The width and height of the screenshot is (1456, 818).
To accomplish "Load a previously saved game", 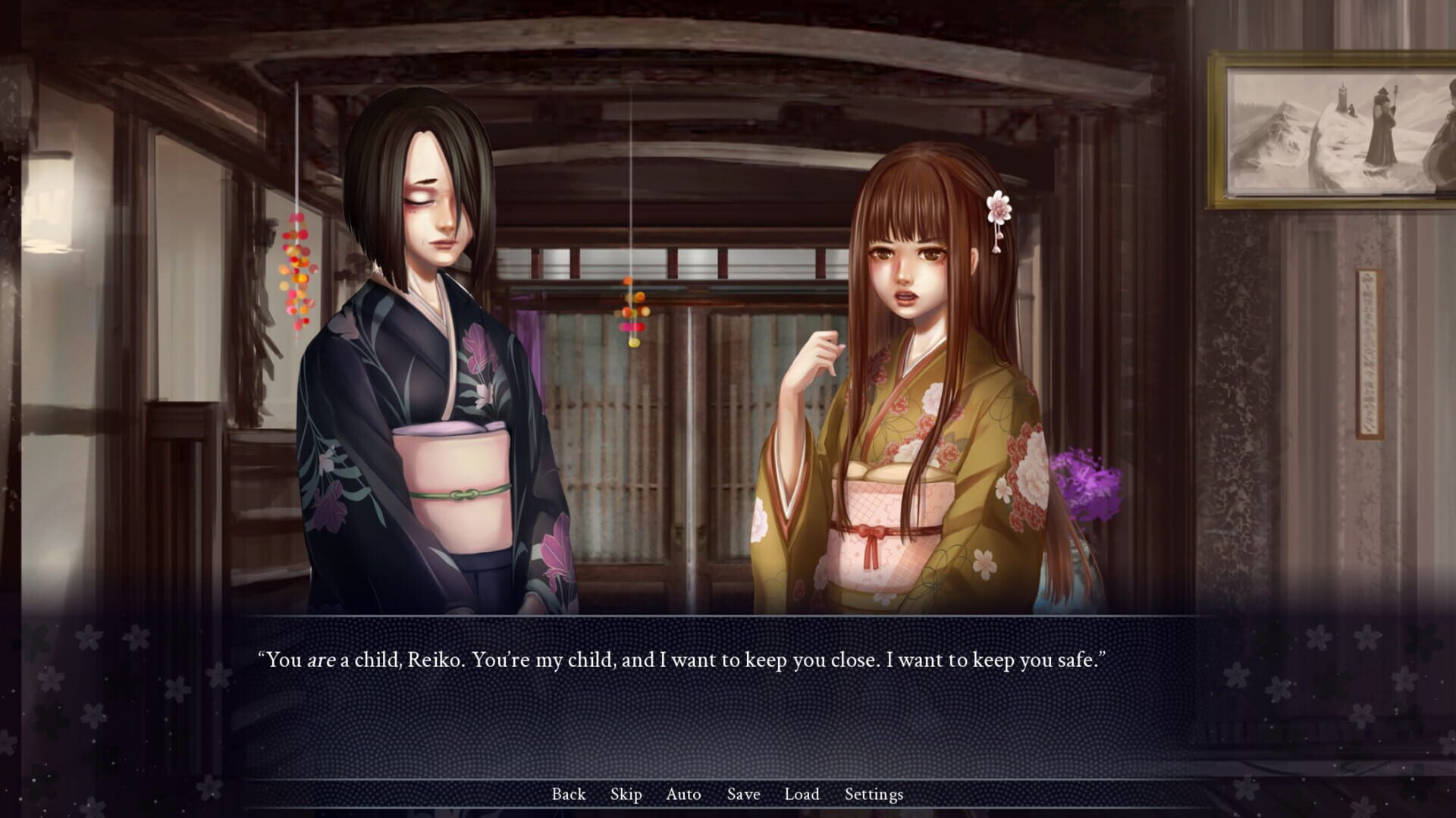I will pos(802,794).
